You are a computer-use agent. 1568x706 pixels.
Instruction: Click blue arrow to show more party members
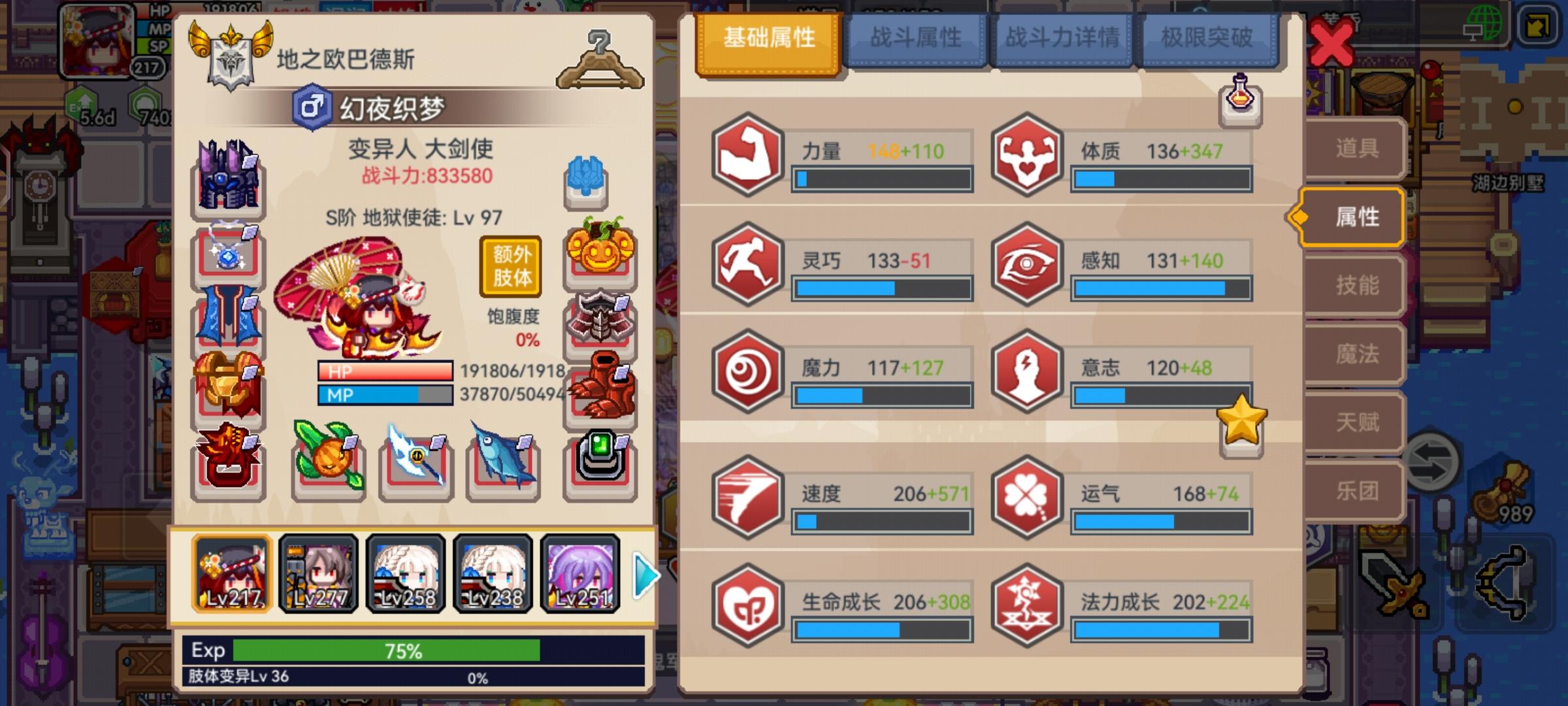click(644, 574)
